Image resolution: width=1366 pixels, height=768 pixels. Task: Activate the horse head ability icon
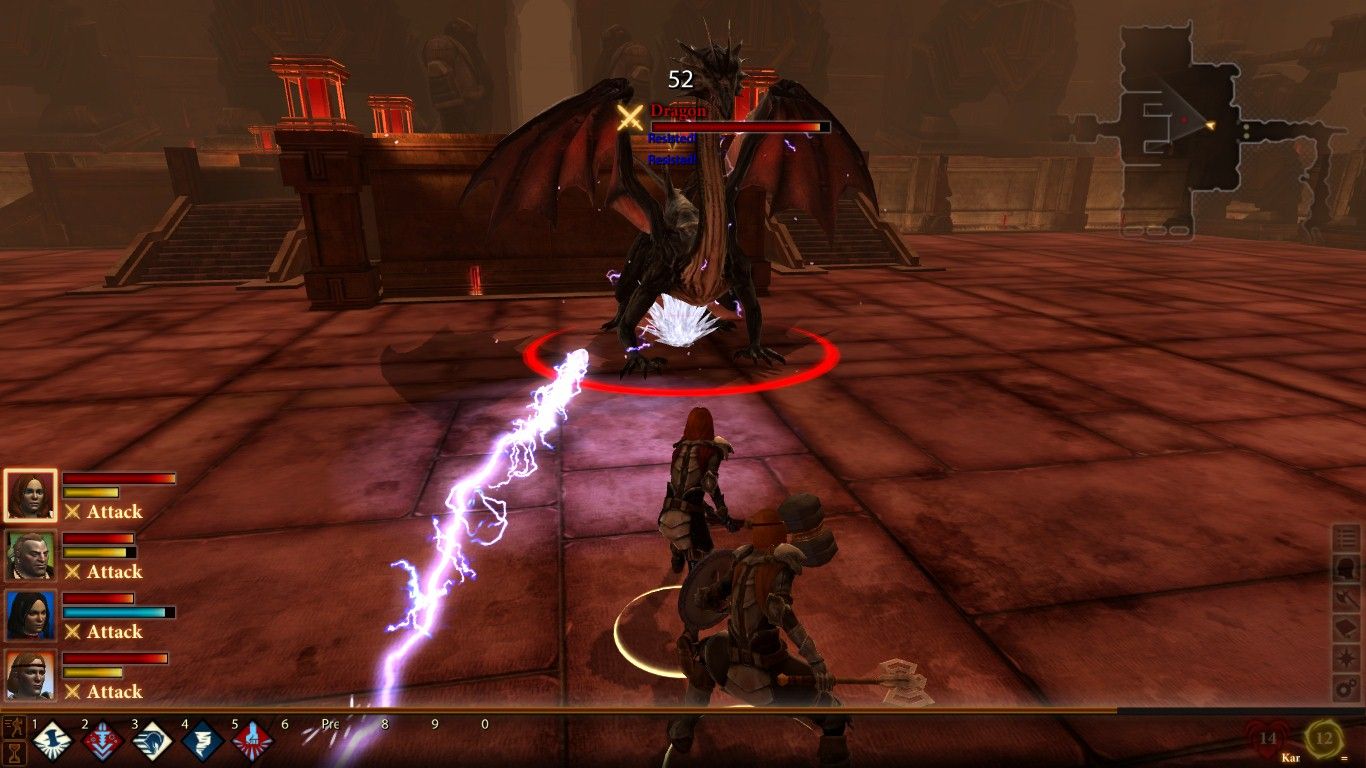click(x=152, y=742)
